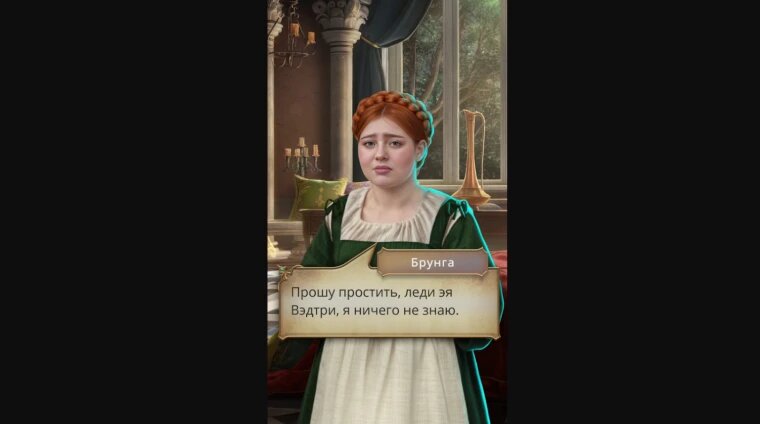Advance Brunga's dialogue text box
This screenshot has width=760, height=424.
coord(388,304)
